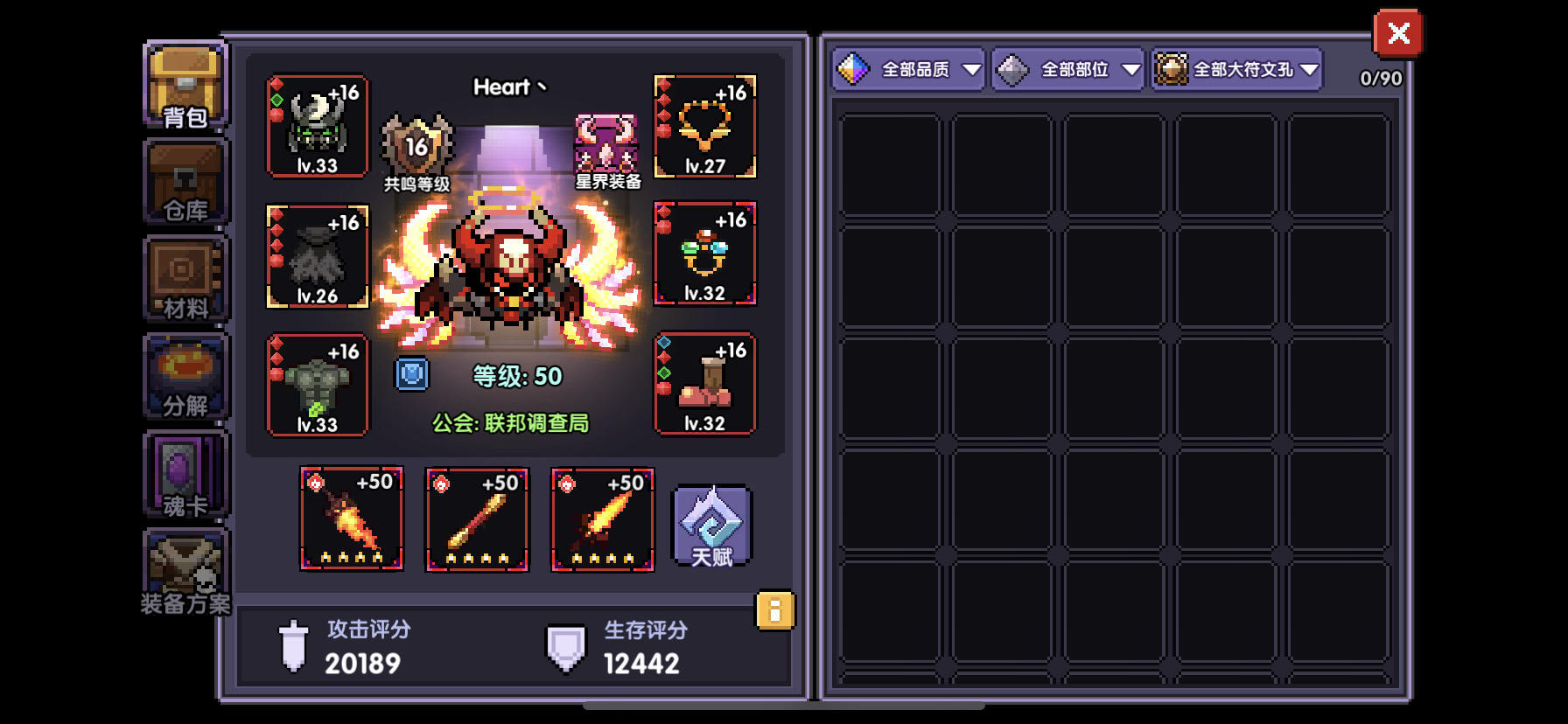This screenshot has width=1568, height=724.
Task: Click the character name Heart丶
Action: pos(508,87)
